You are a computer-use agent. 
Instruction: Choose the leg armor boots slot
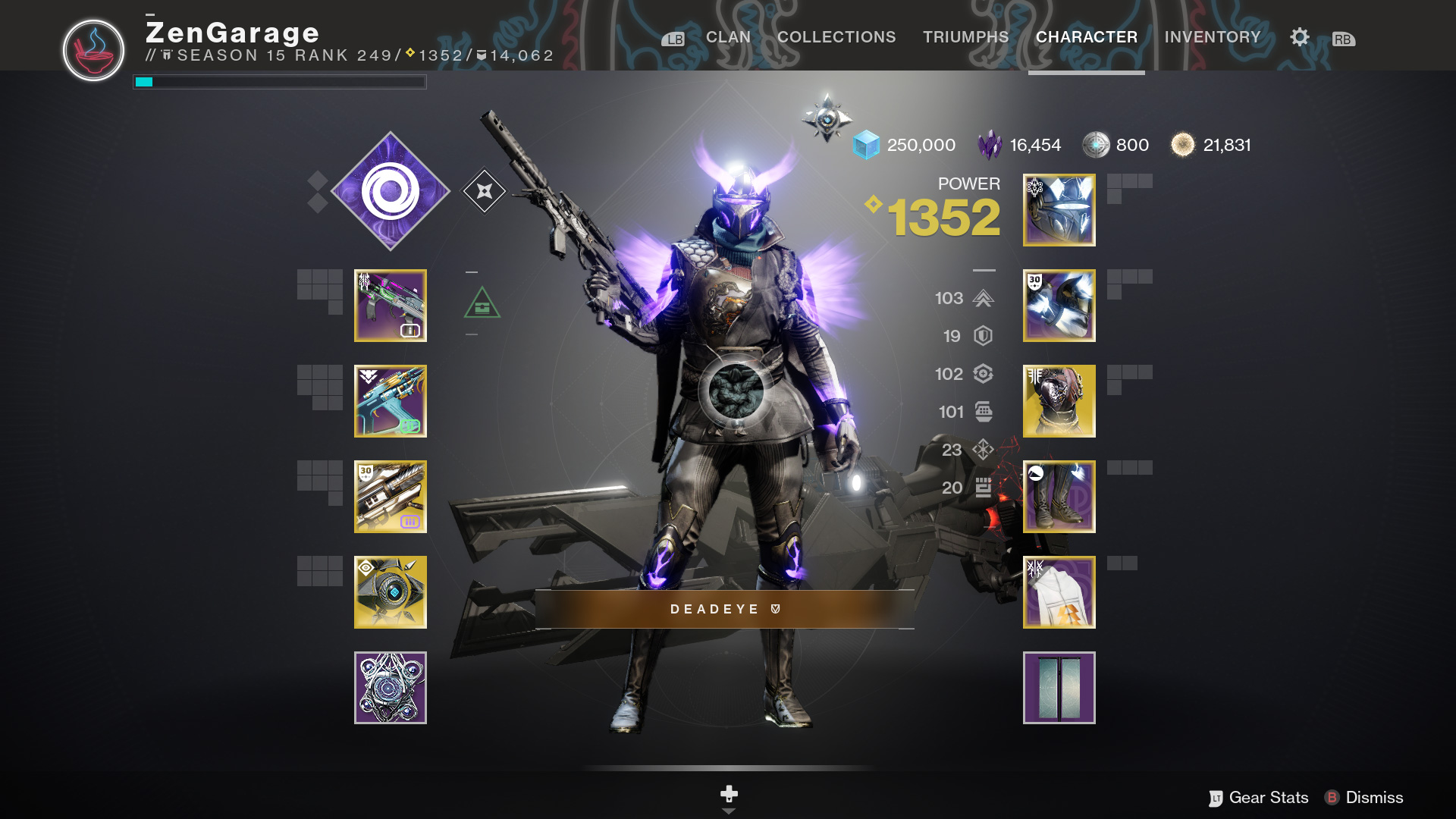click(x=1059, y=497)
